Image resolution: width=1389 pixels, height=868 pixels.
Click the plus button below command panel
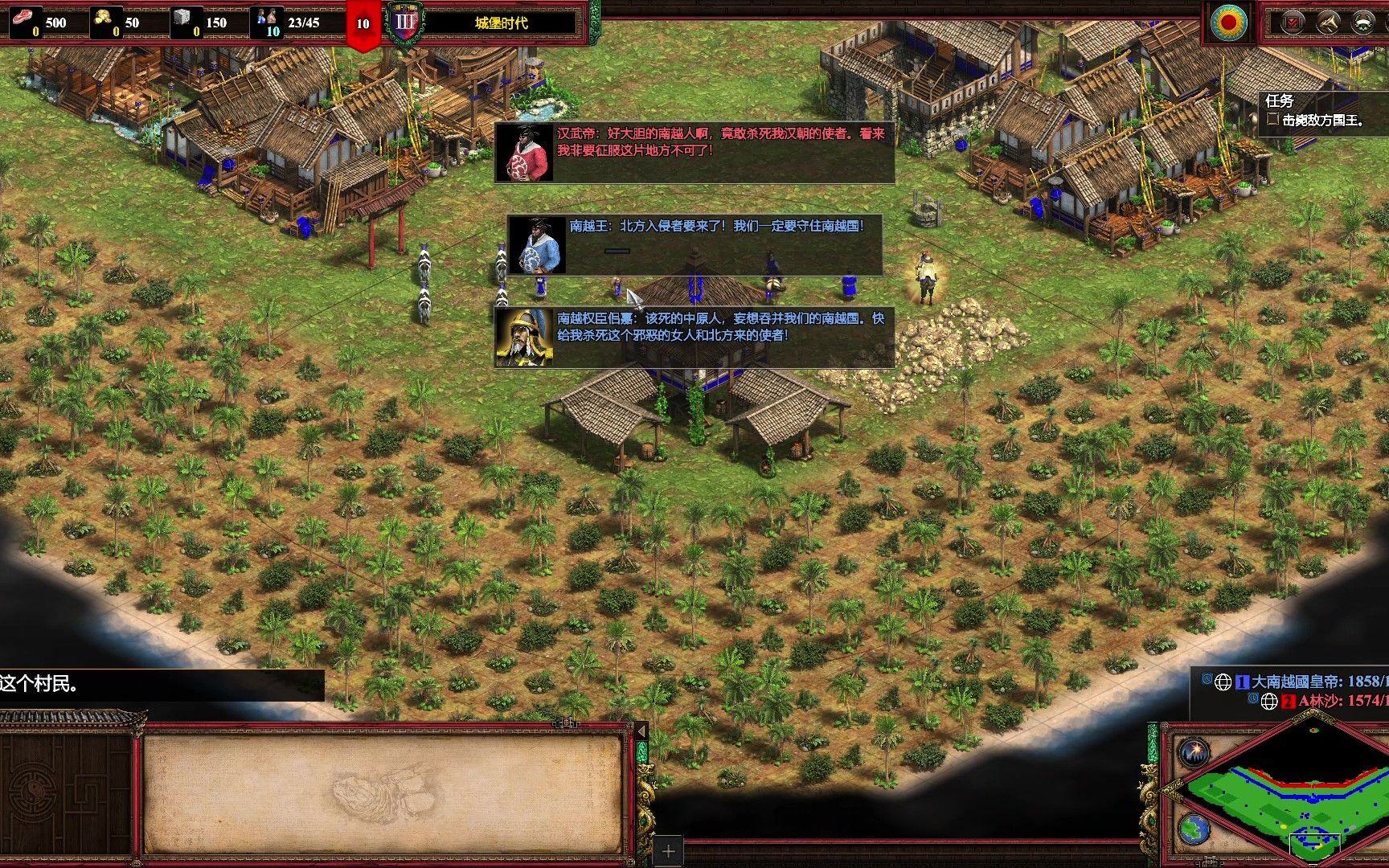[668, 850]
